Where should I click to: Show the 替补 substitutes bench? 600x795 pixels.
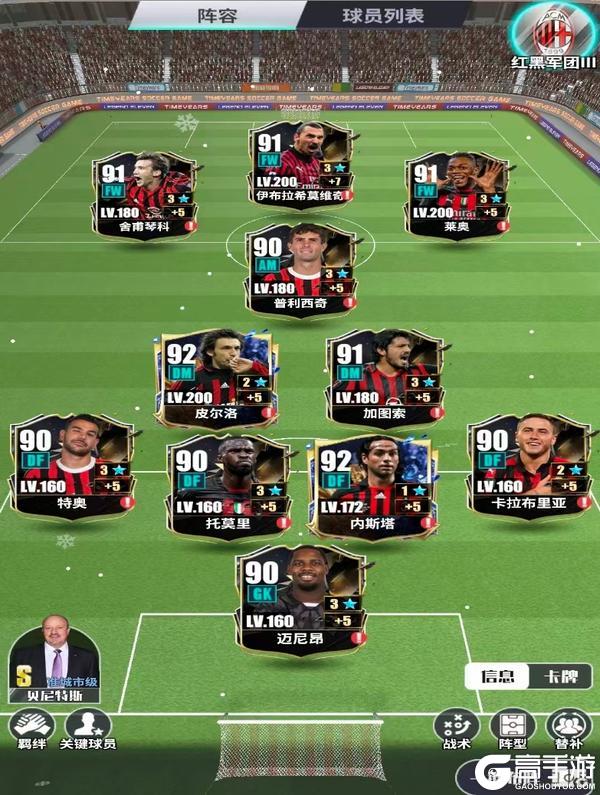tap(569, 730)
